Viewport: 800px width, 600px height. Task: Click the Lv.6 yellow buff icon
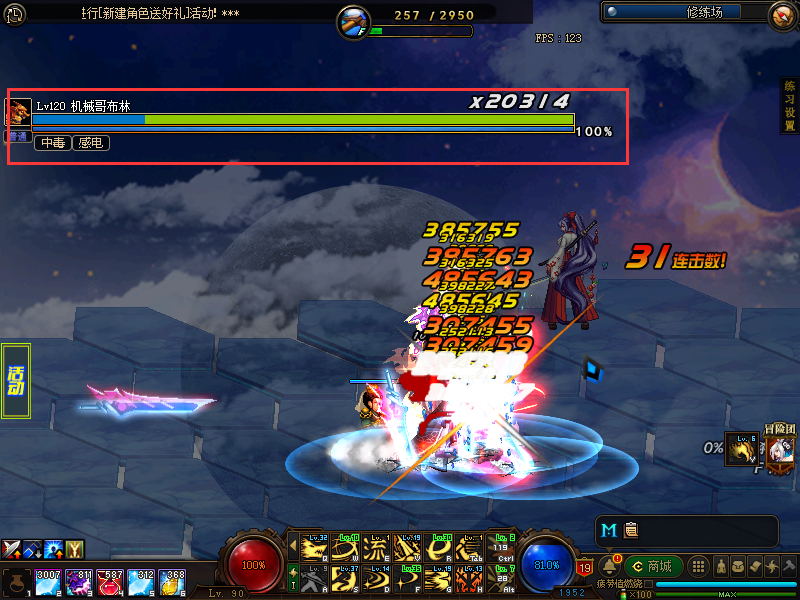[x=739, y=449]
